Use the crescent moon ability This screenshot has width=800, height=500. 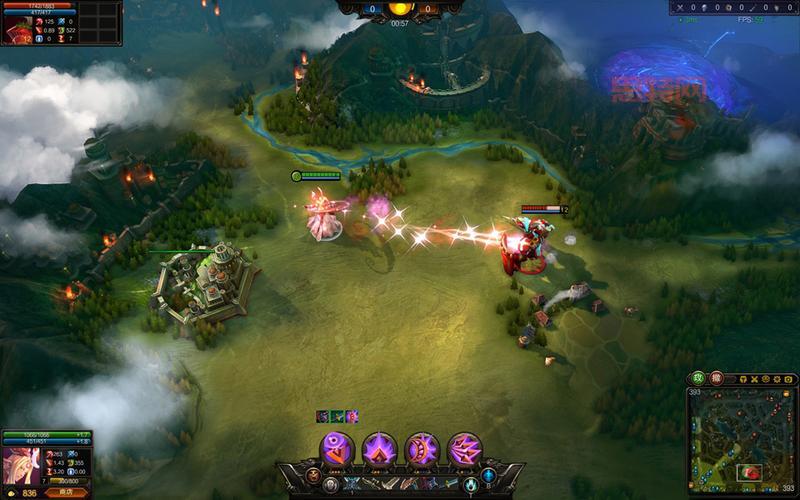pyautogui.click(x=422, y=449)
